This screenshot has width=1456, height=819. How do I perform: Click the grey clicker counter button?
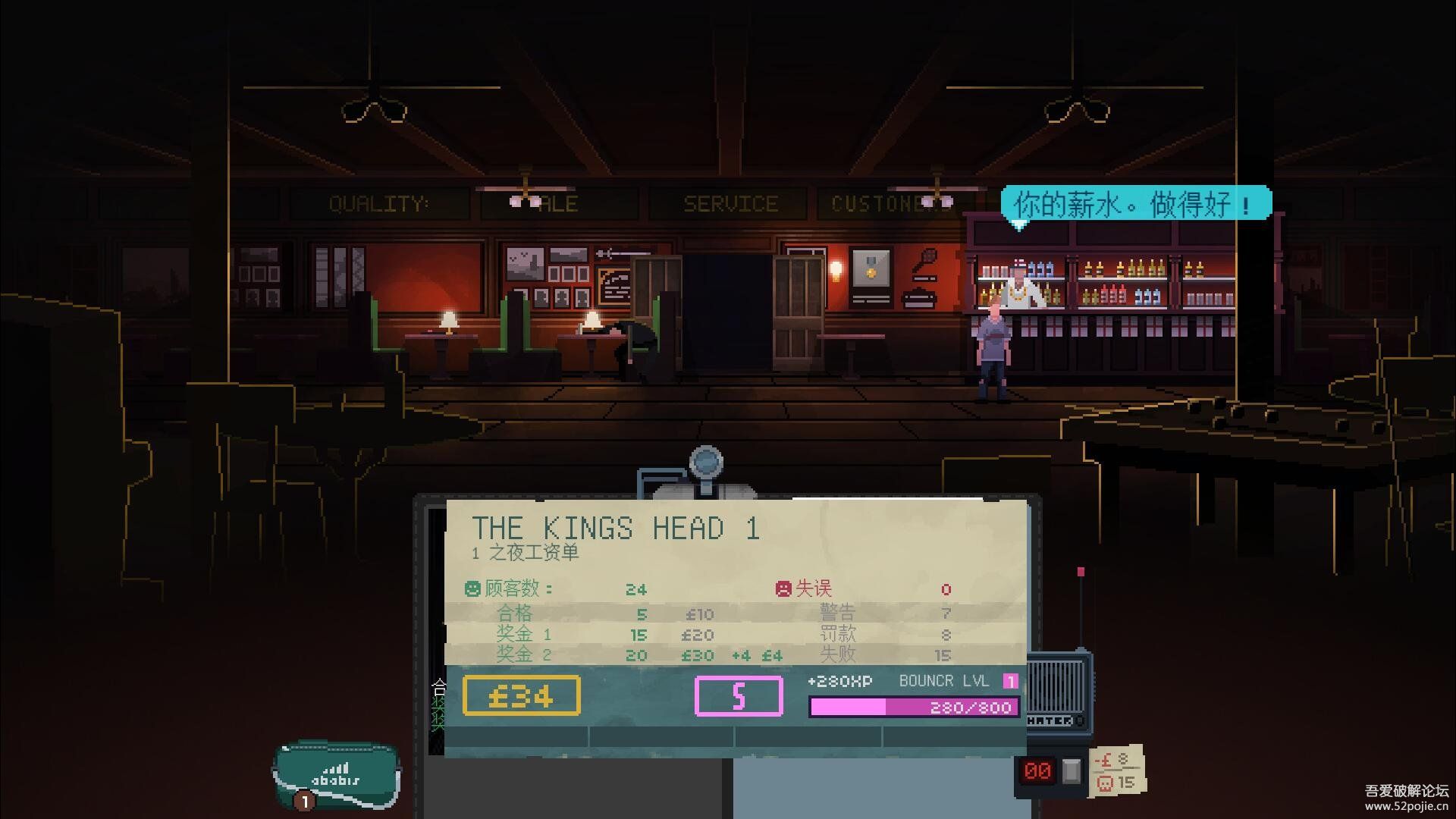(x=1071, y=770)
